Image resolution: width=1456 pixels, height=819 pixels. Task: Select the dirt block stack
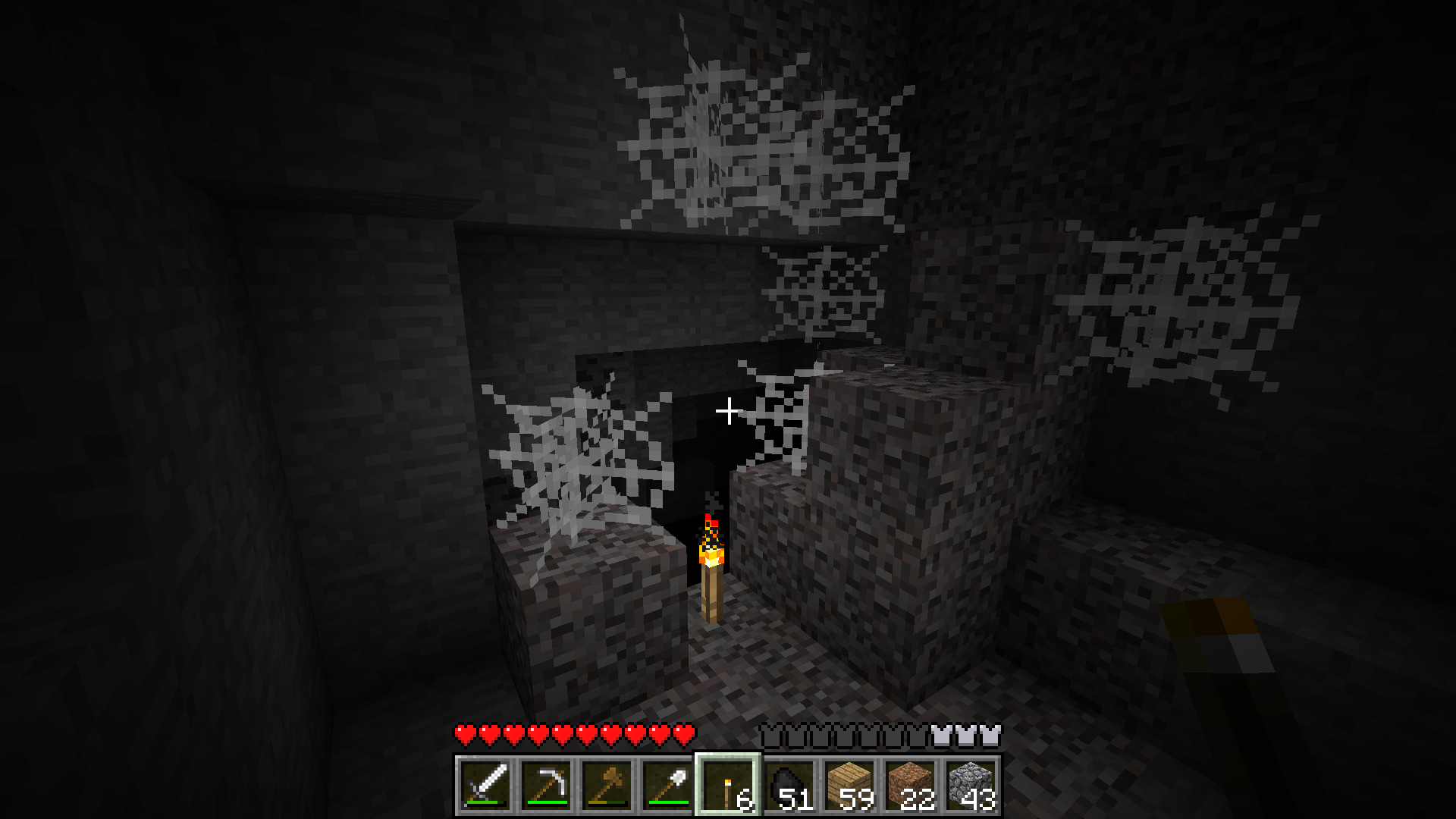910,785
